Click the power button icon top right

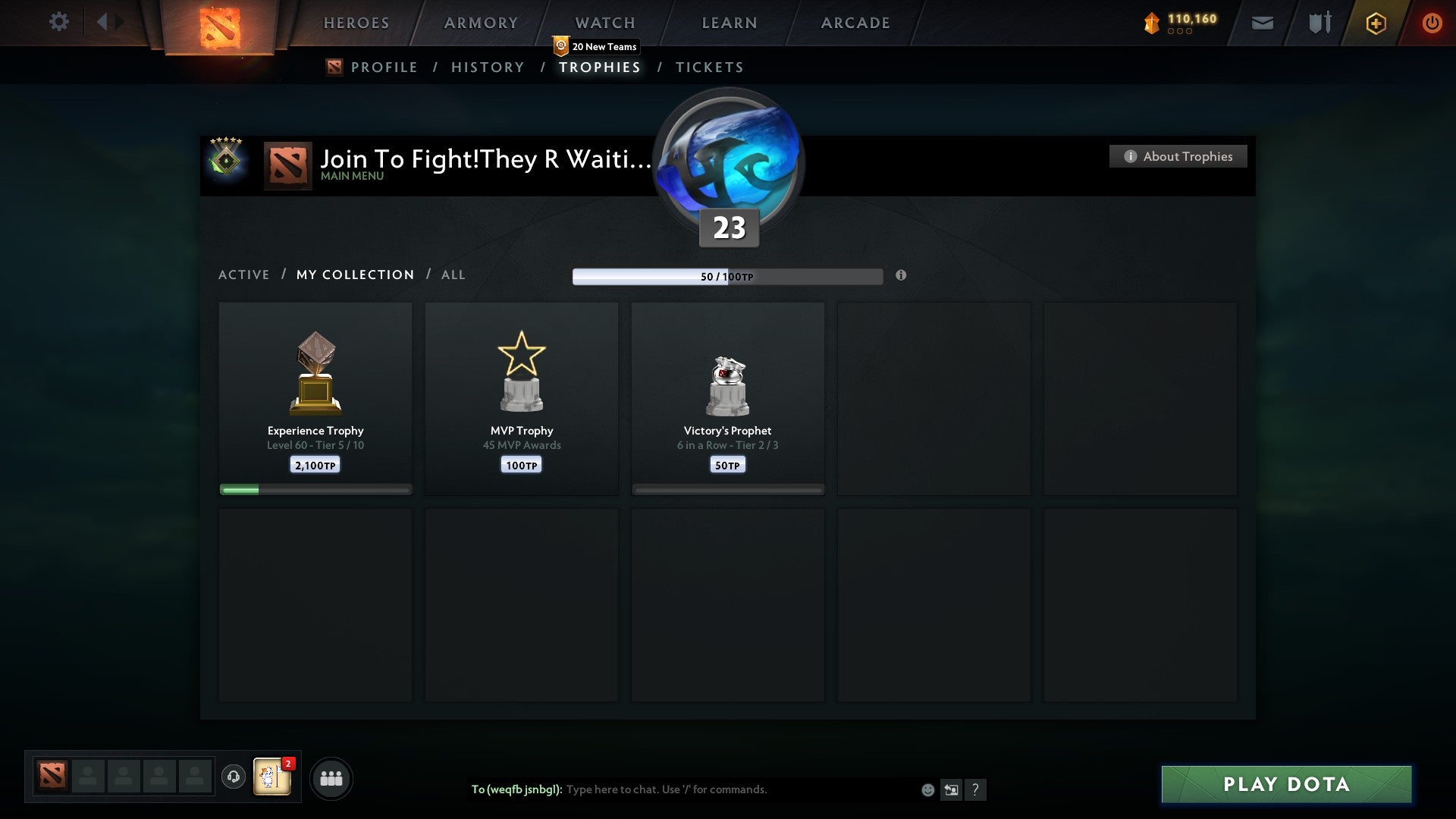(x=1432, y=23)
